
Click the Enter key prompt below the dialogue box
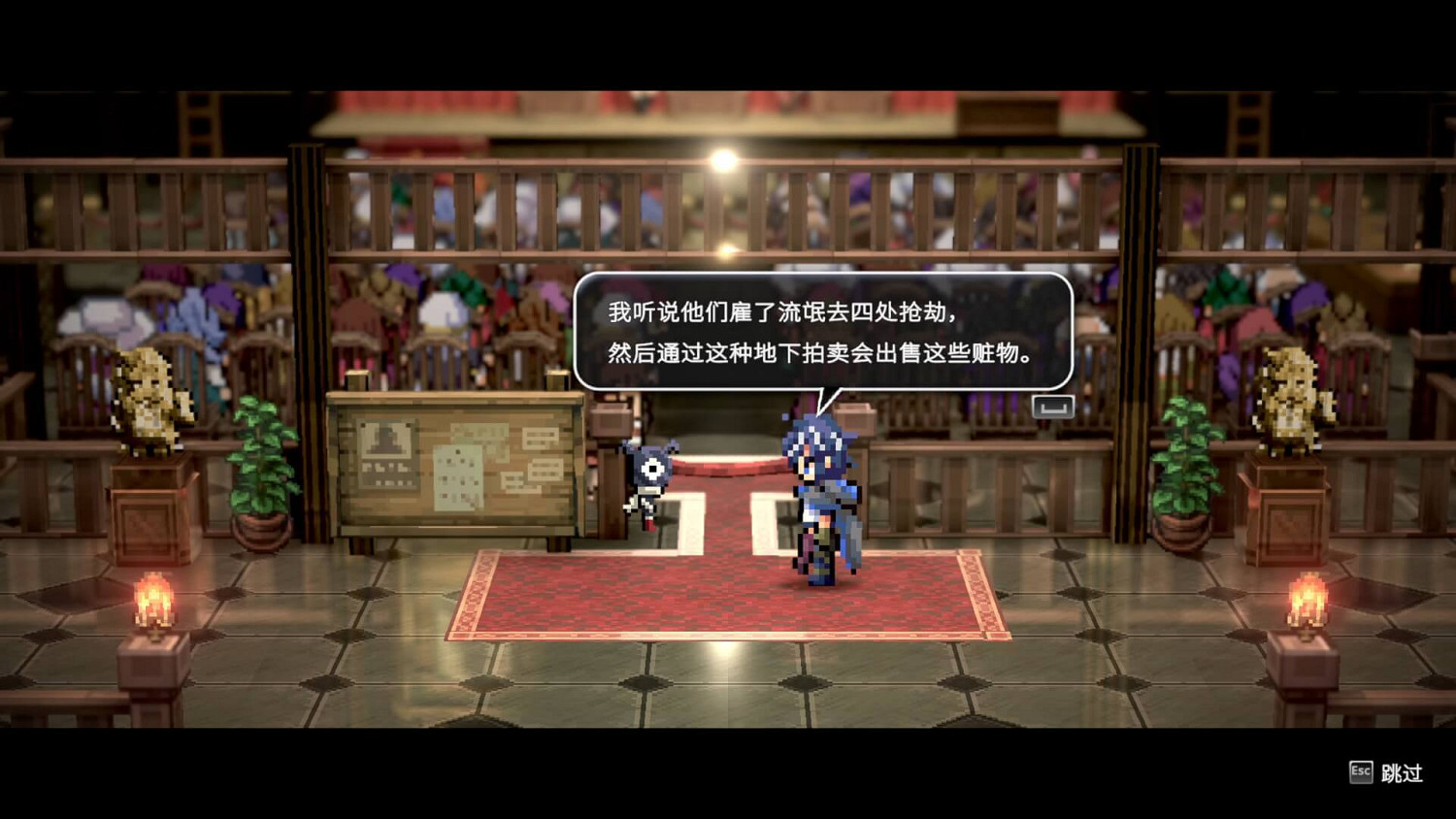[x=1054, y=406]
